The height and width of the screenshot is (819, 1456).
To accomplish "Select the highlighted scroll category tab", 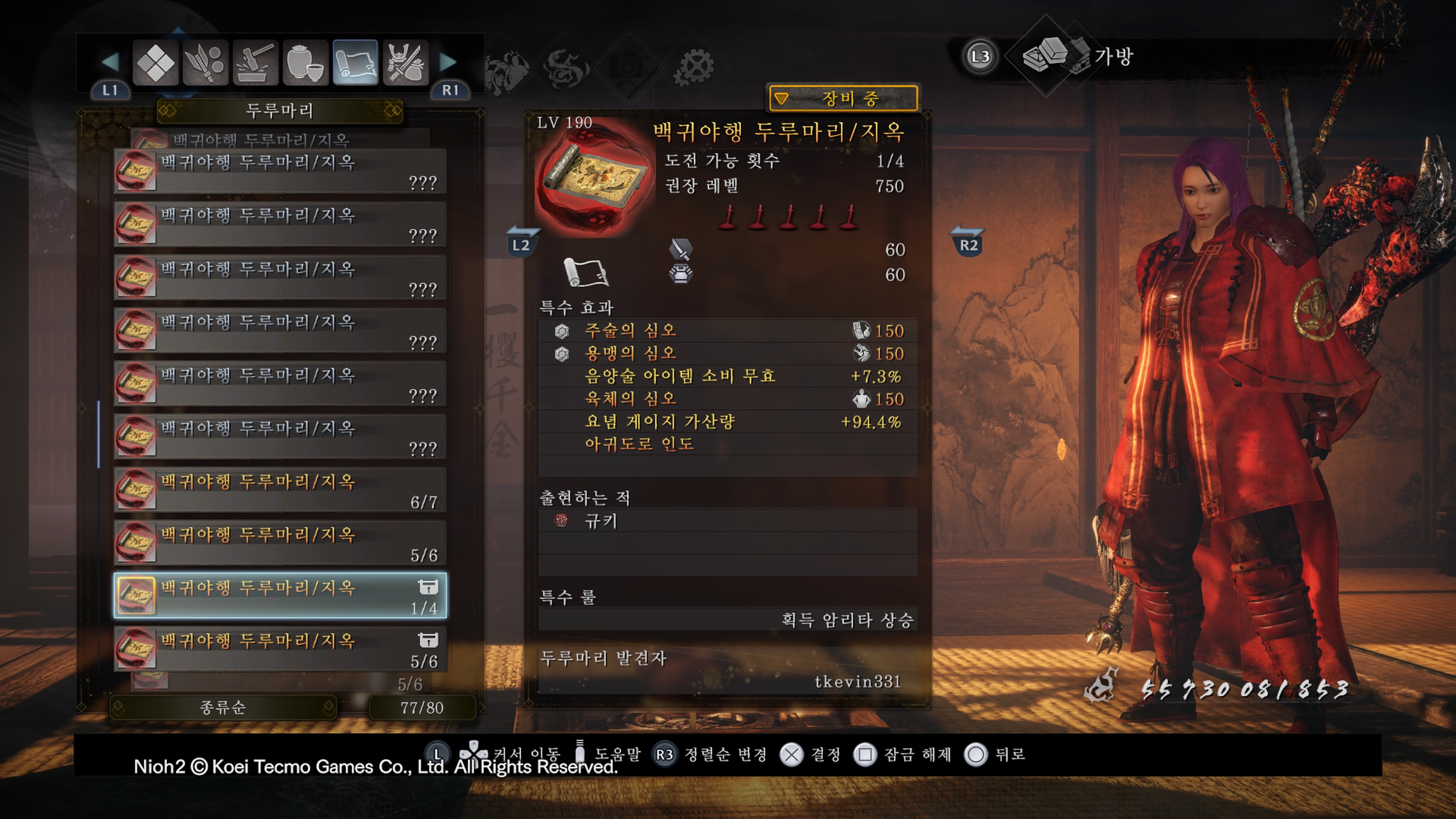I will point(355,62).
